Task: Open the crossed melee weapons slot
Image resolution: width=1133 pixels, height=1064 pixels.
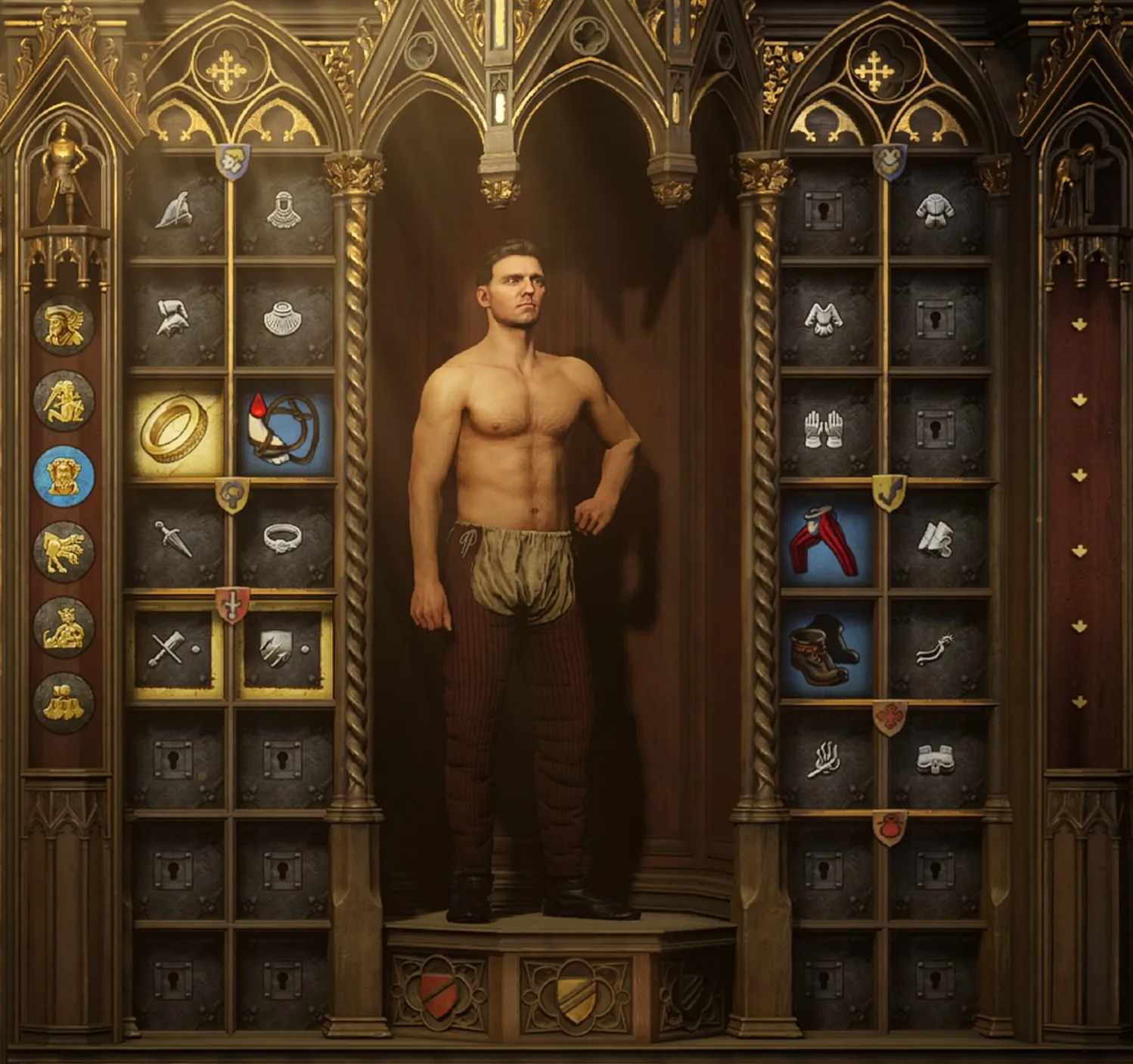Action: (x=175, y=649)
